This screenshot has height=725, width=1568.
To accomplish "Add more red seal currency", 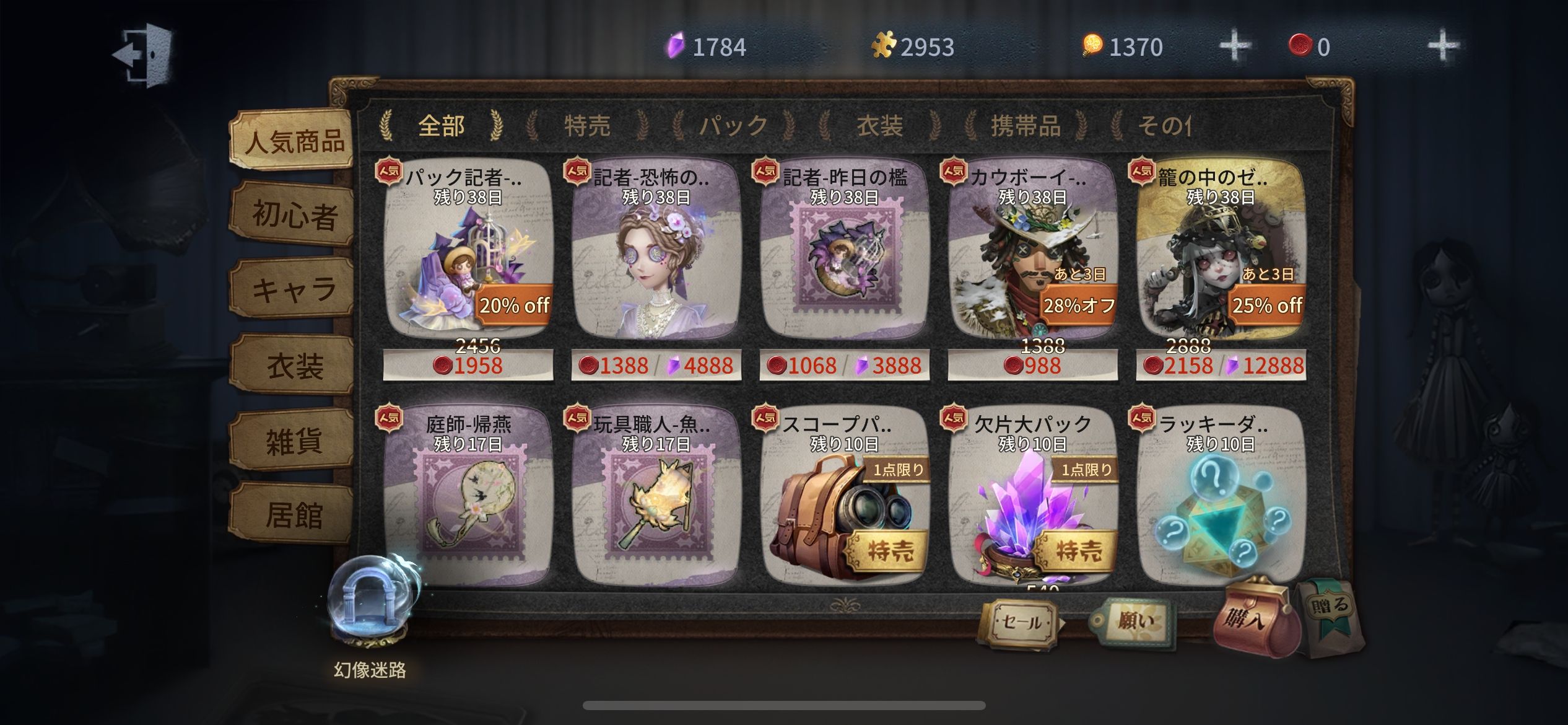I will tap(1442, 46).
